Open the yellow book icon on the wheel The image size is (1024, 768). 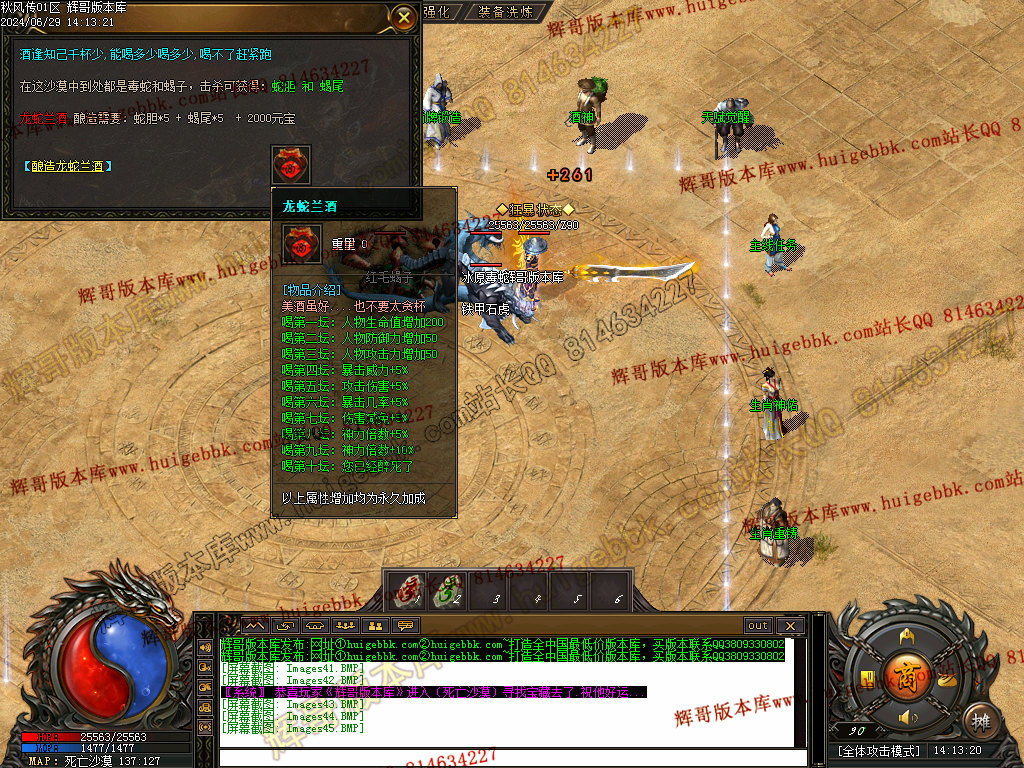(868, 678)
